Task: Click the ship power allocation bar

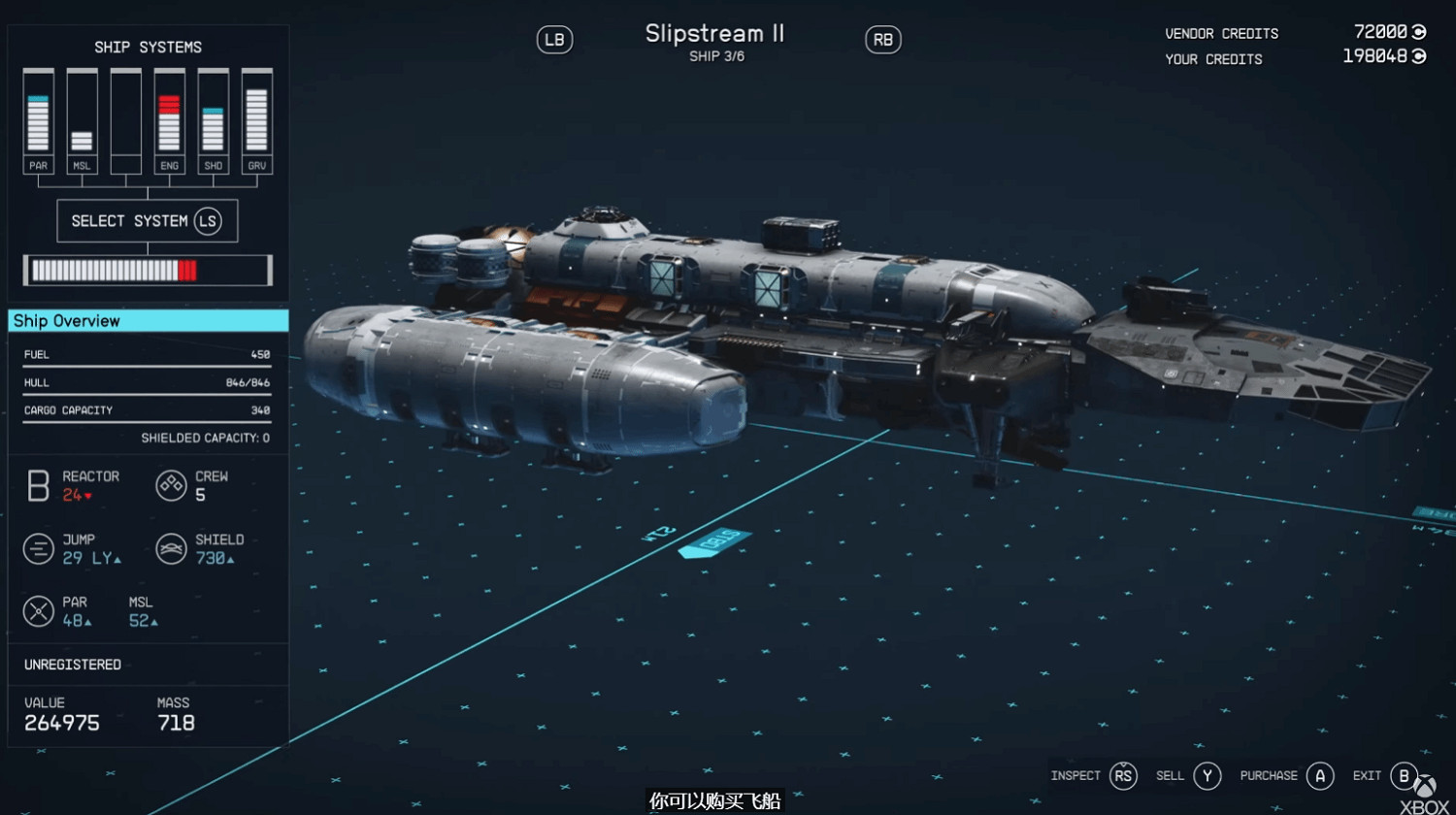Action: (148, 270)
